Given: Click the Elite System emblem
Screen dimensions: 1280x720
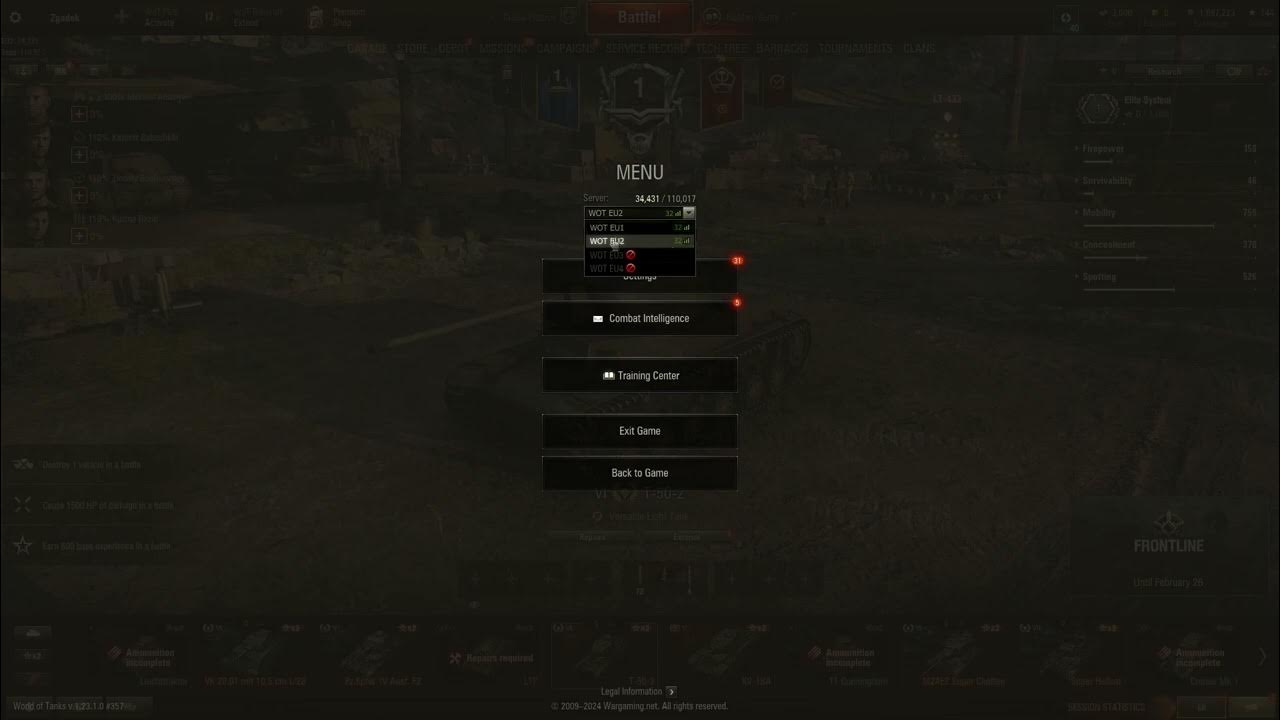Looking at the screenshot, I should coord(1098,108).
